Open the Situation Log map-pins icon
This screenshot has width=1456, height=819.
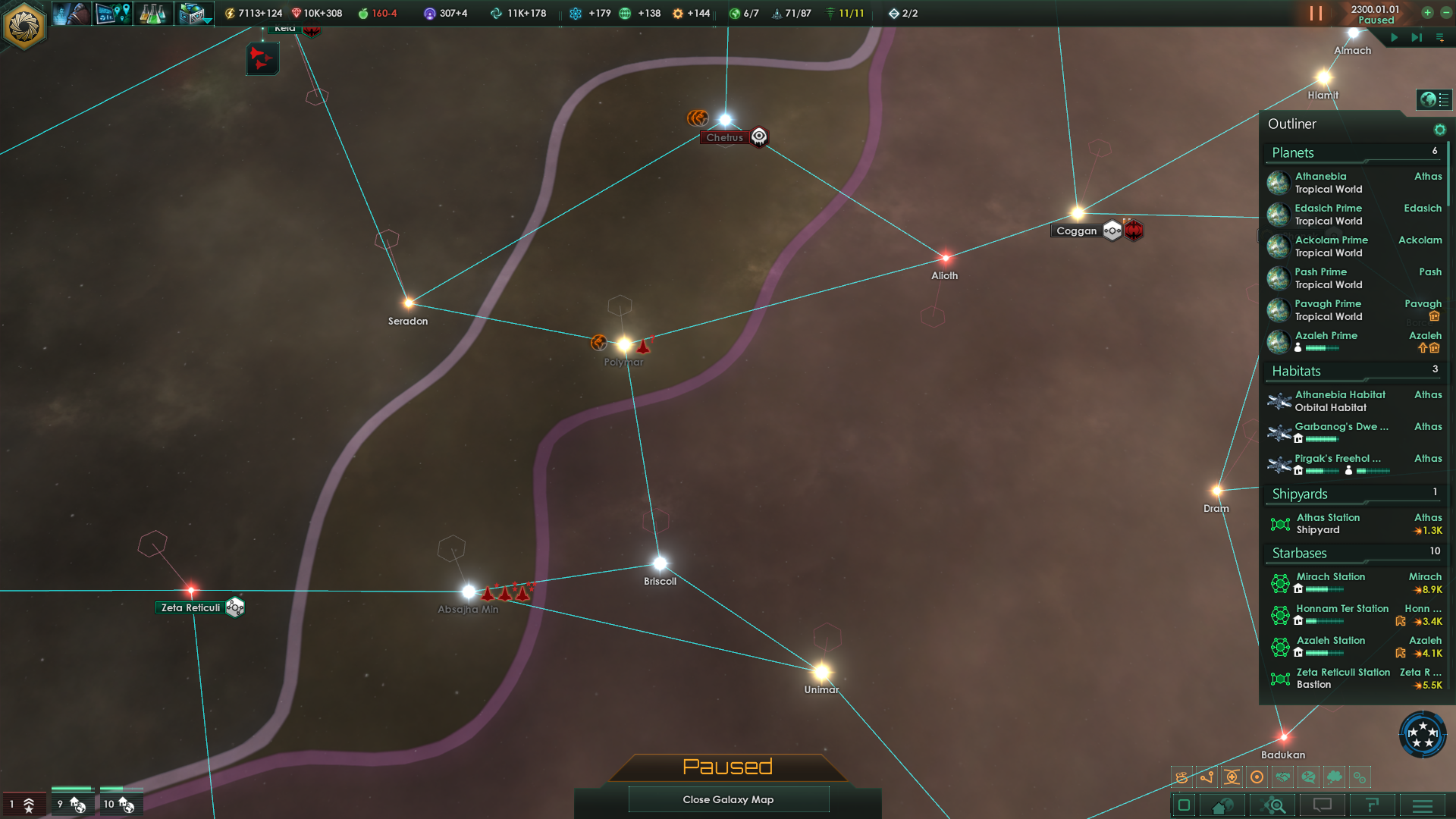pos(113,13)
